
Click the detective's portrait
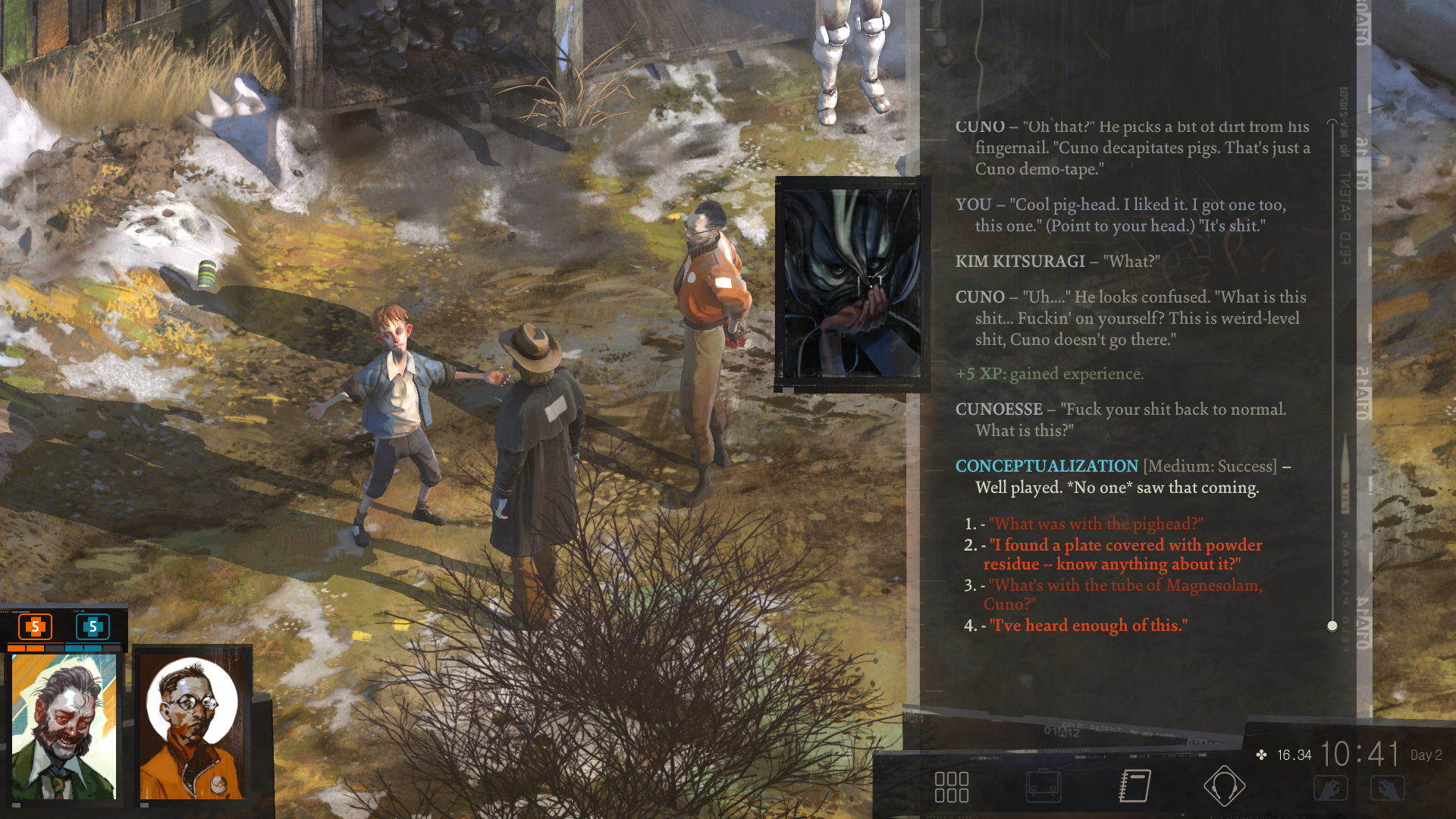(x=64, y=726)
